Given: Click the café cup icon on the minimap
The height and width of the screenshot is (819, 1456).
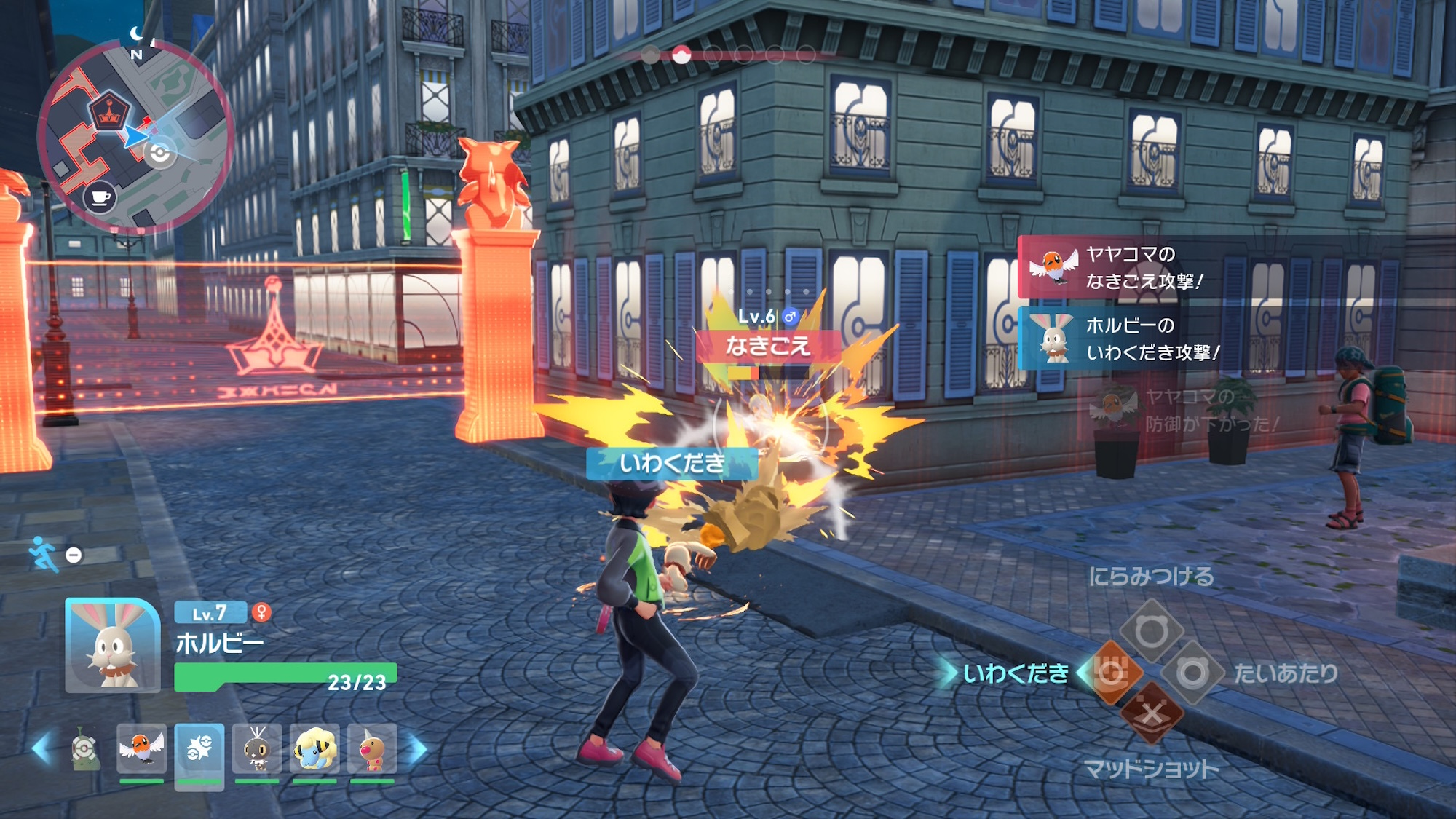Looking at the screenshot, I should (x=100, y=197).
